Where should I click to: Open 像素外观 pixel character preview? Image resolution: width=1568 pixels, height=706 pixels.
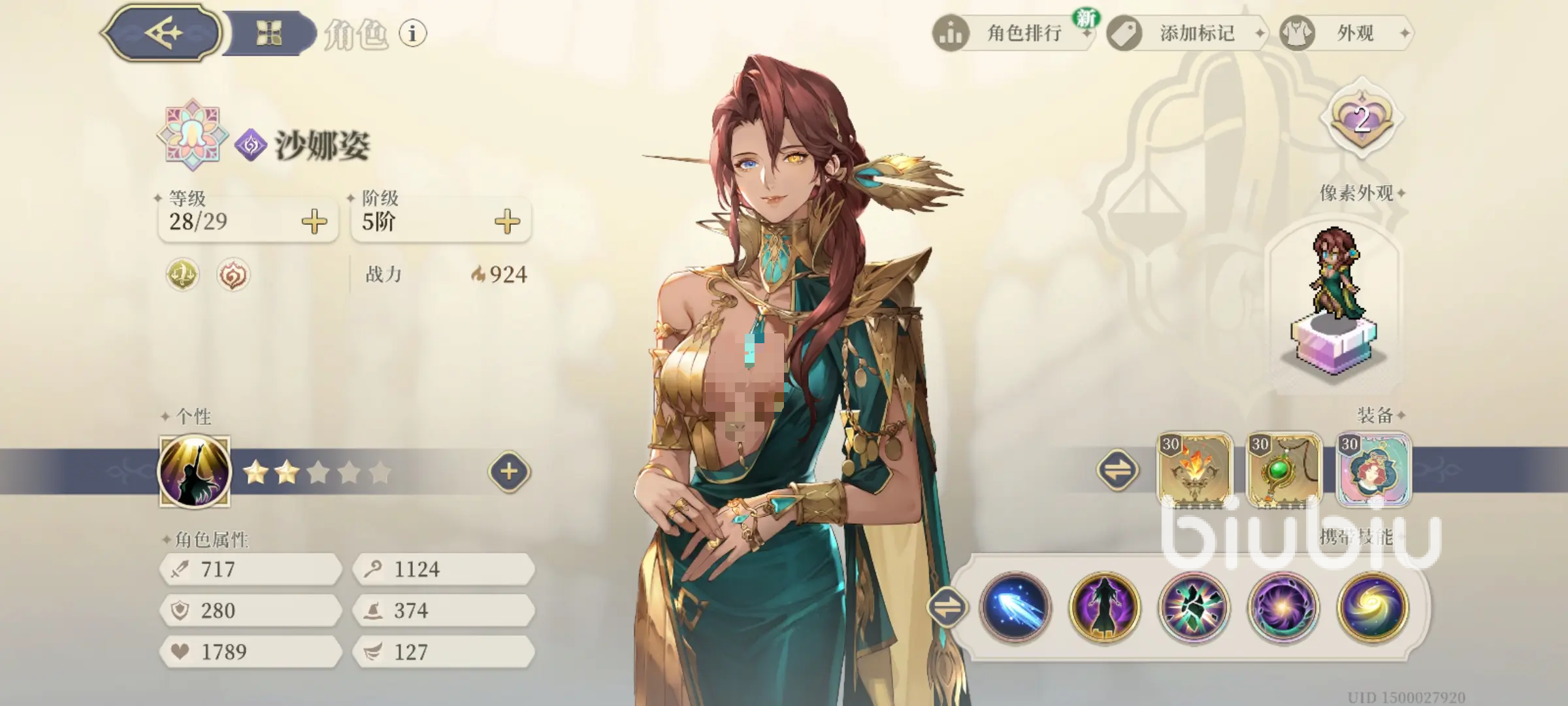(x=1335, y=301)
